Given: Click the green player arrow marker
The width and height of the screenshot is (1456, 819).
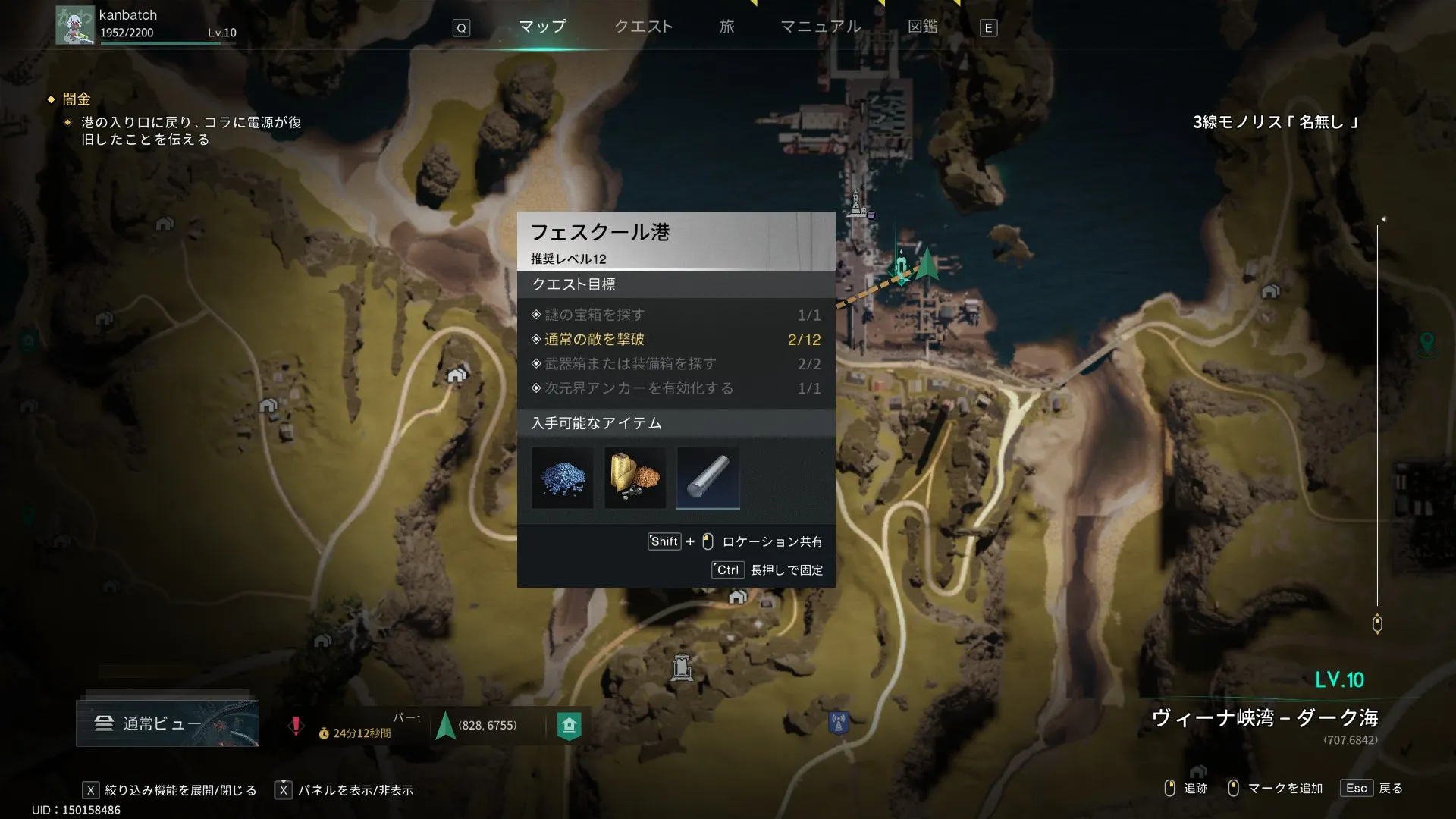Looking at the screenshot, I should click(x=927, y=264).
